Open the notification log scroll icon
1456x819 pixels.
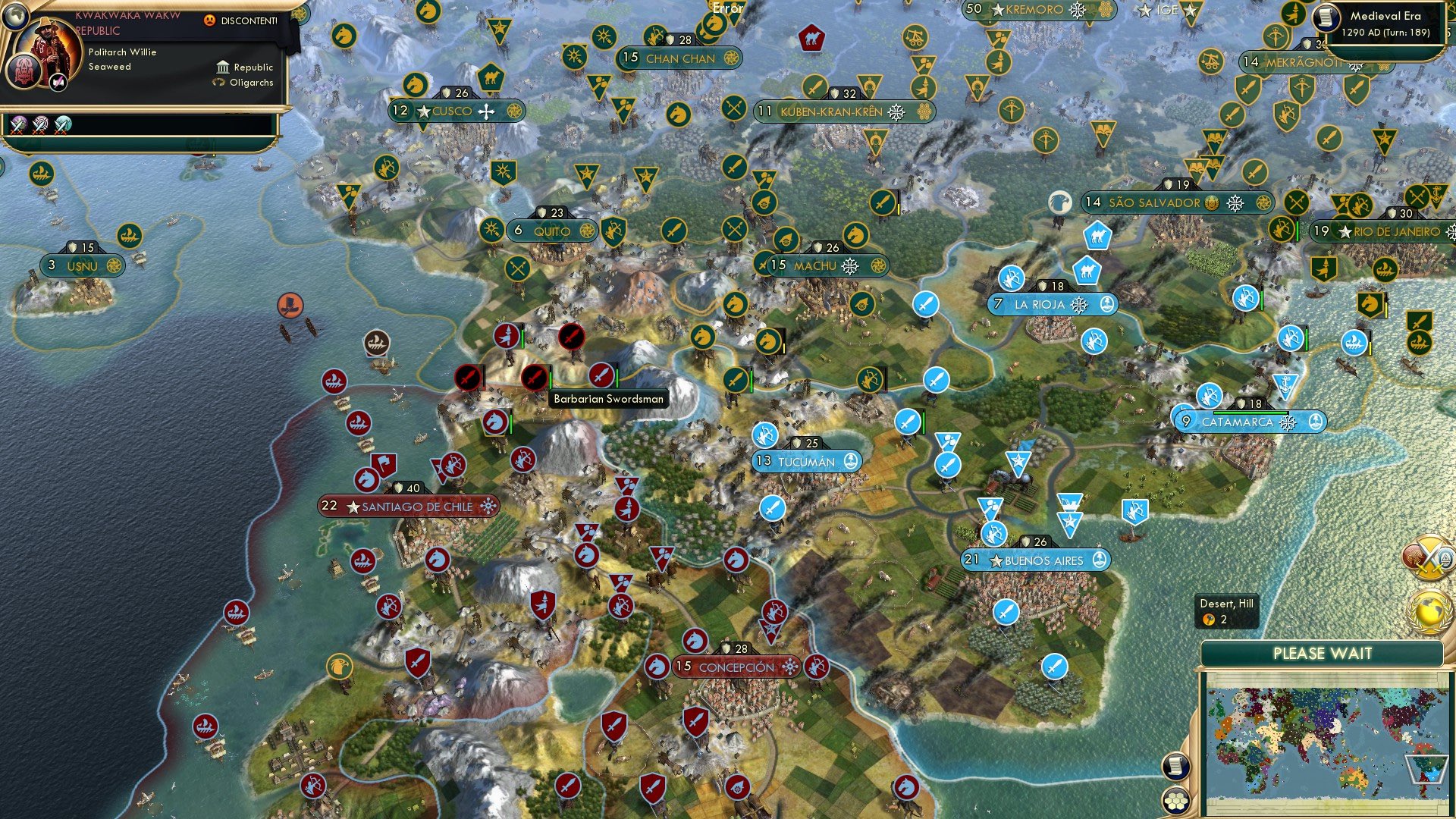(x=1175, y=764)
